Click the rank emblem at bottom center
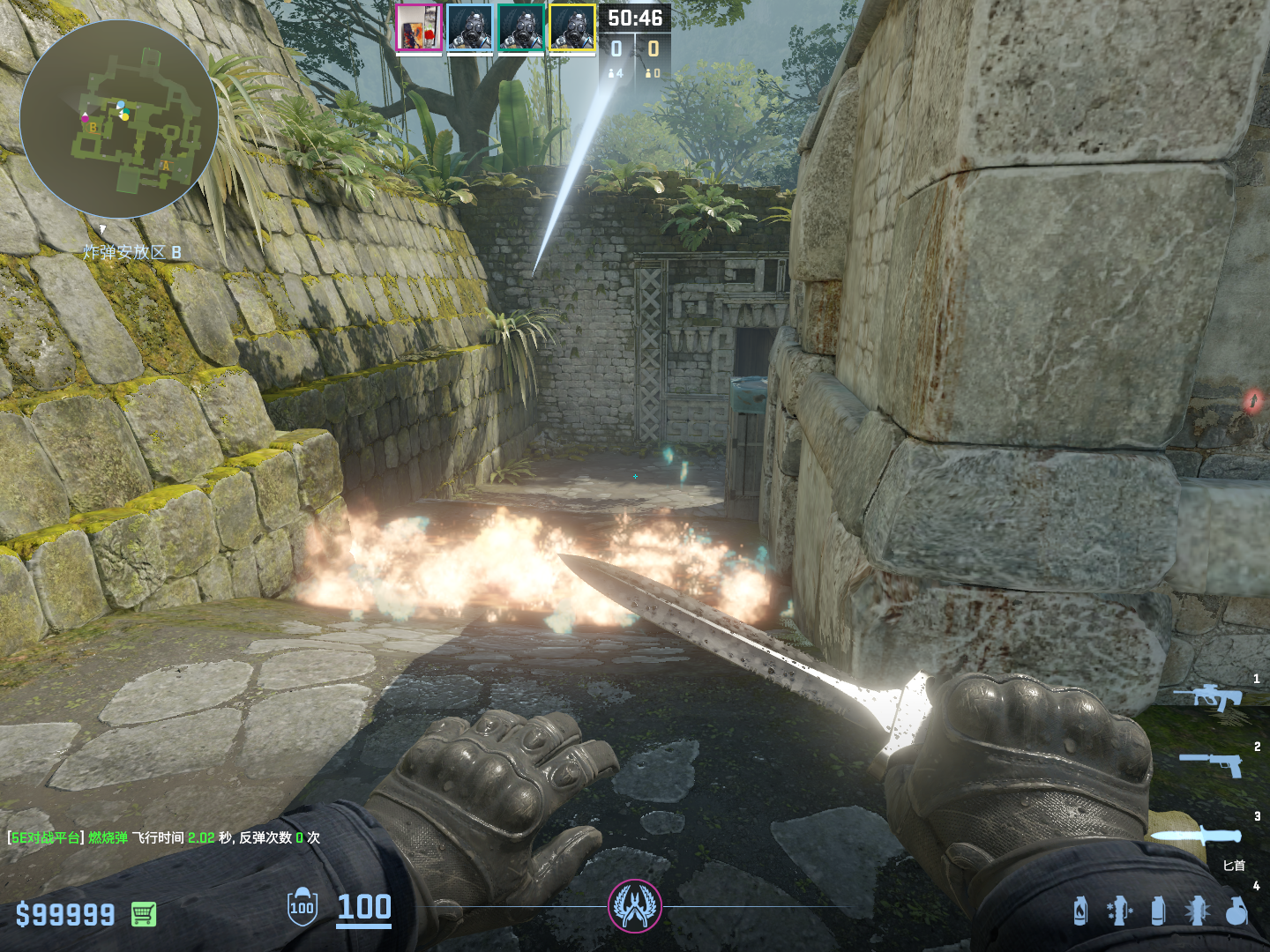 635,906
